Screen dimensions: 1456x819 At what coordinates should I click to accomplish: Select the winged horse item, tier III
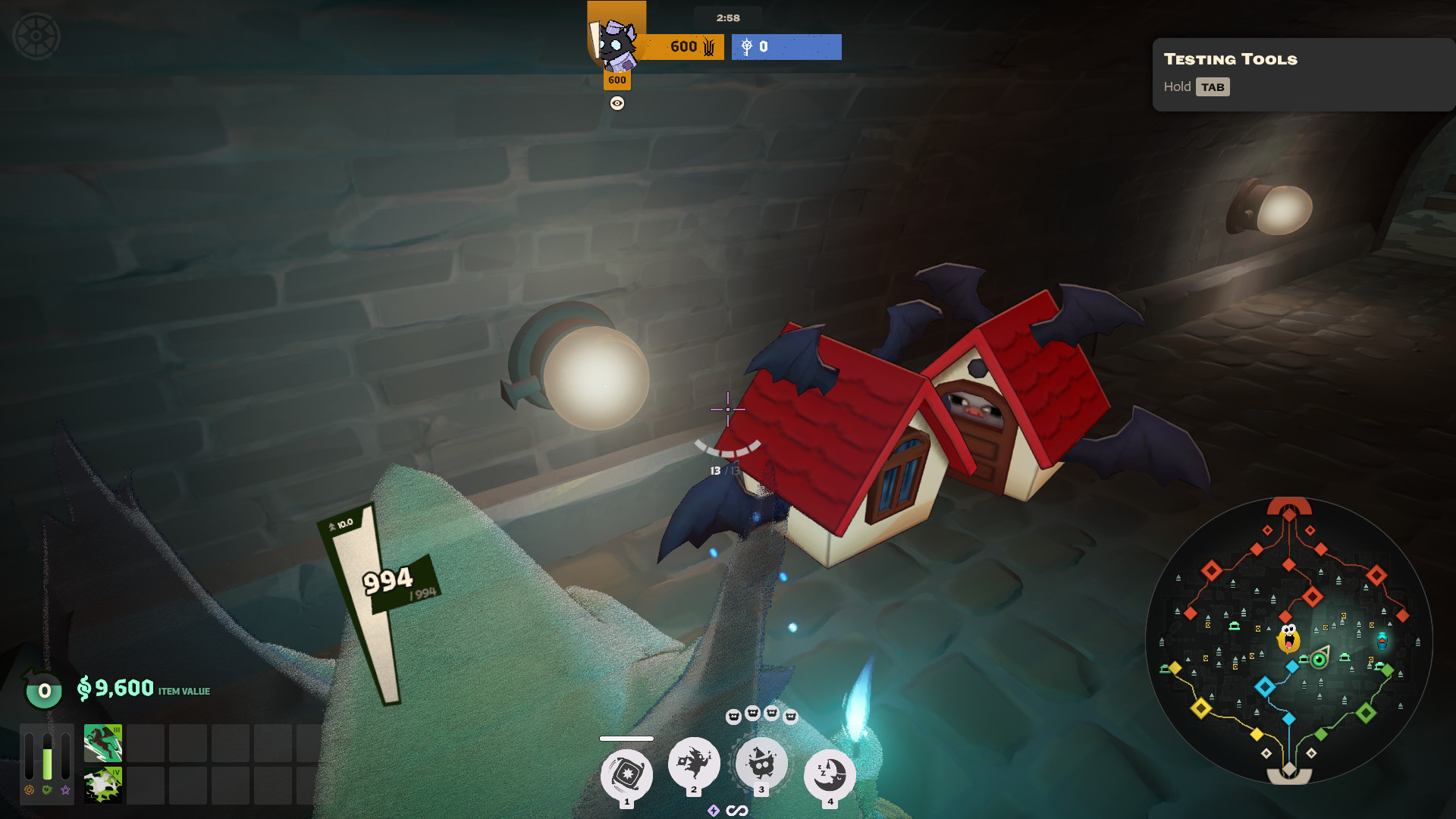pos(103,743)
